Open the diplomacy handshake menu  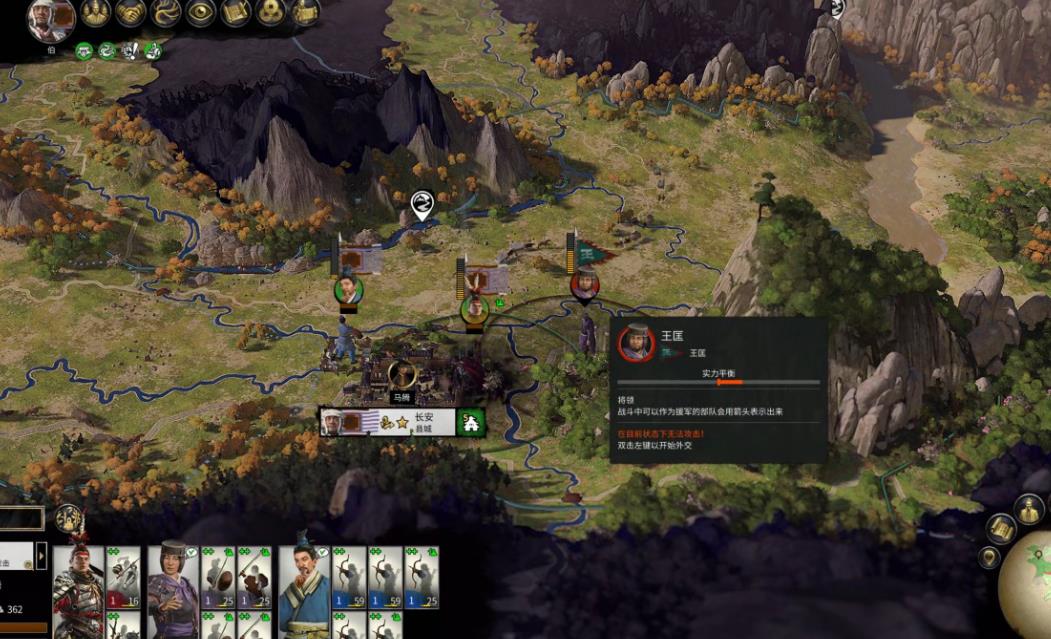131,12
